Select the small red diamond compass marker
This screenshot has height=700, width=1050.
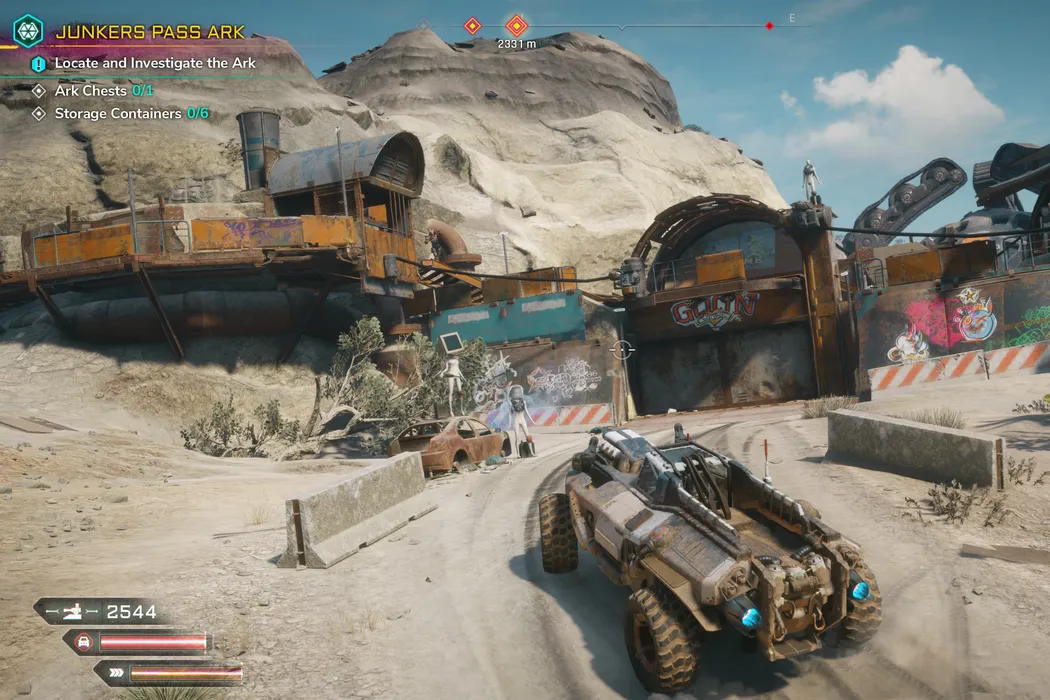point(769,26)
